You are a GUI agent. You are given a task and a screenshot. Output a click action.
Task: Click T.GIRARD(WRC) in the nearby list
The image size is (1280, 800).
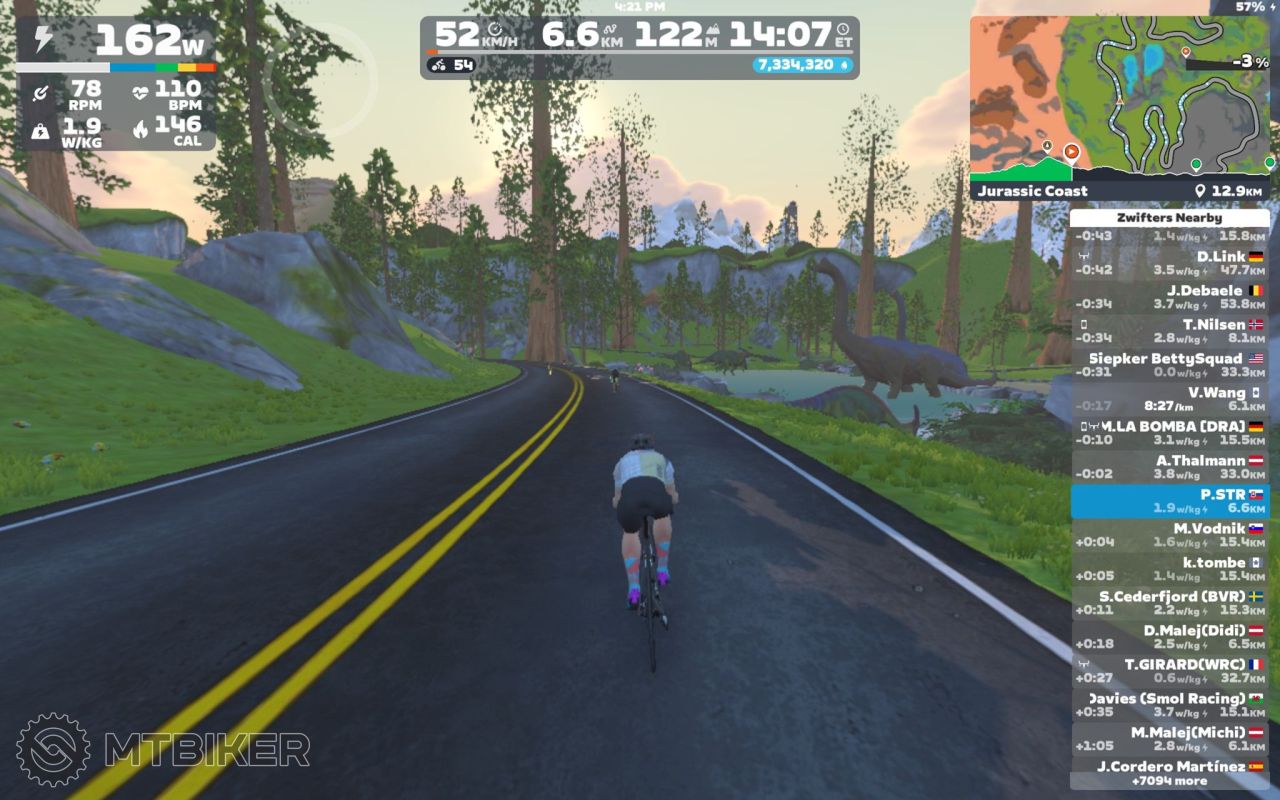click(1169, 671)
